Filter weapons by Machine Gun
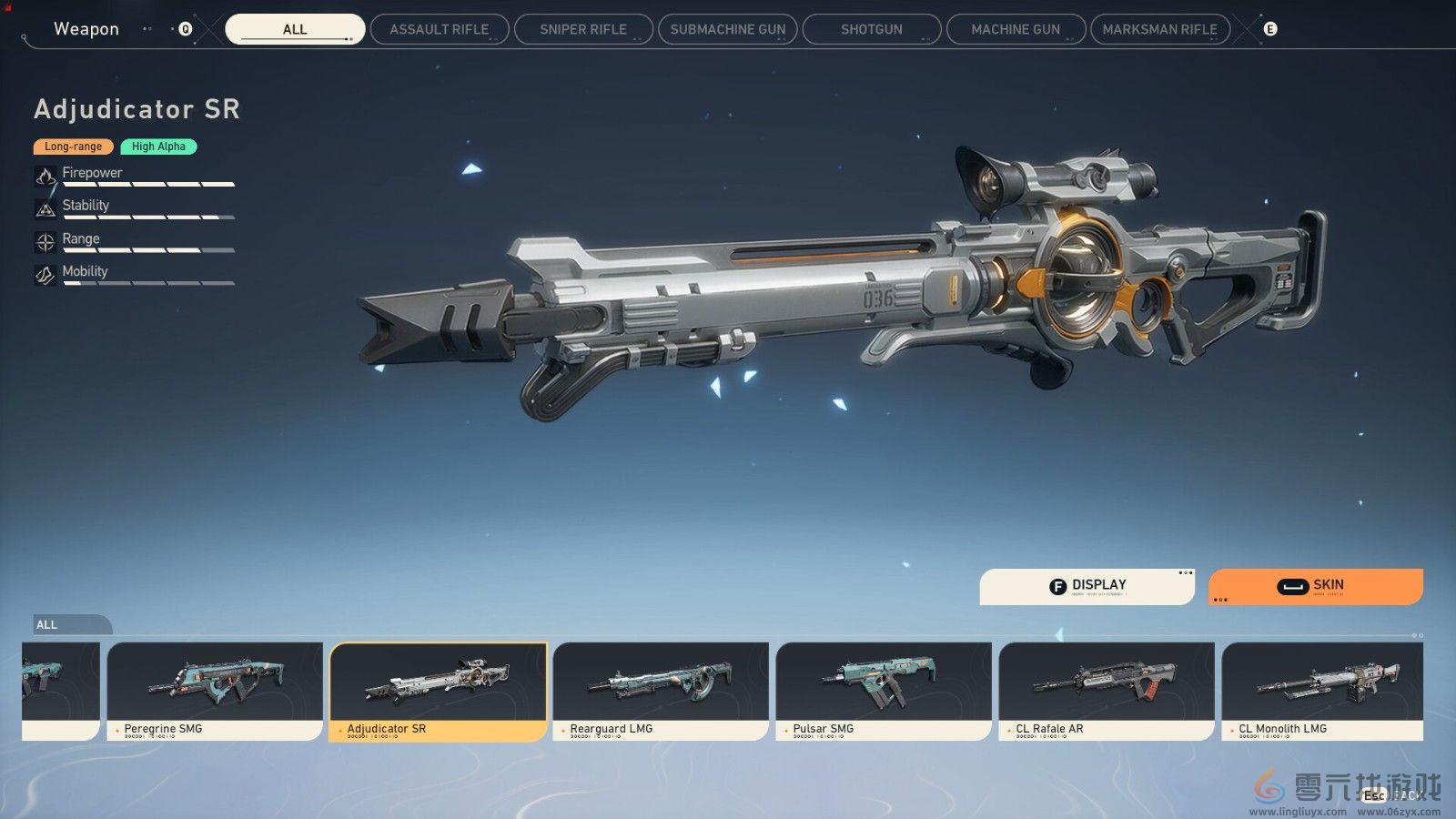The image size is (1456, 819). (x=1016, y=29)
